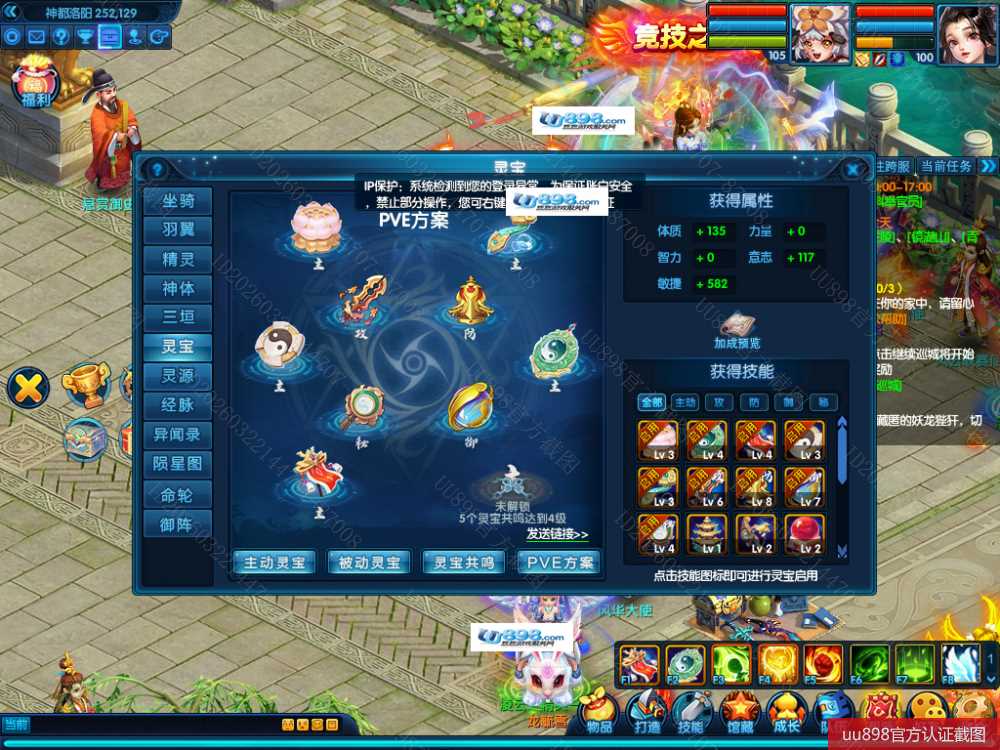Screen dimensions: 1000x750
Task: Open the 福利 lucky bag icon
Action: point(35,81)
